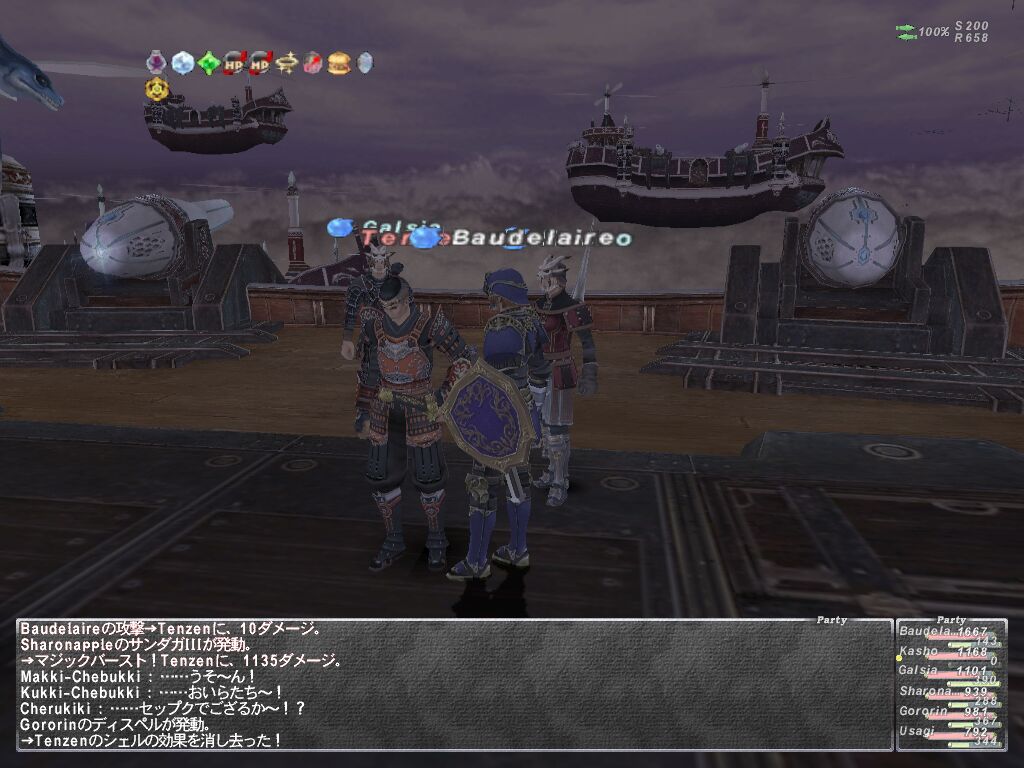Click the red and pink gem status icon

point(313,63)
